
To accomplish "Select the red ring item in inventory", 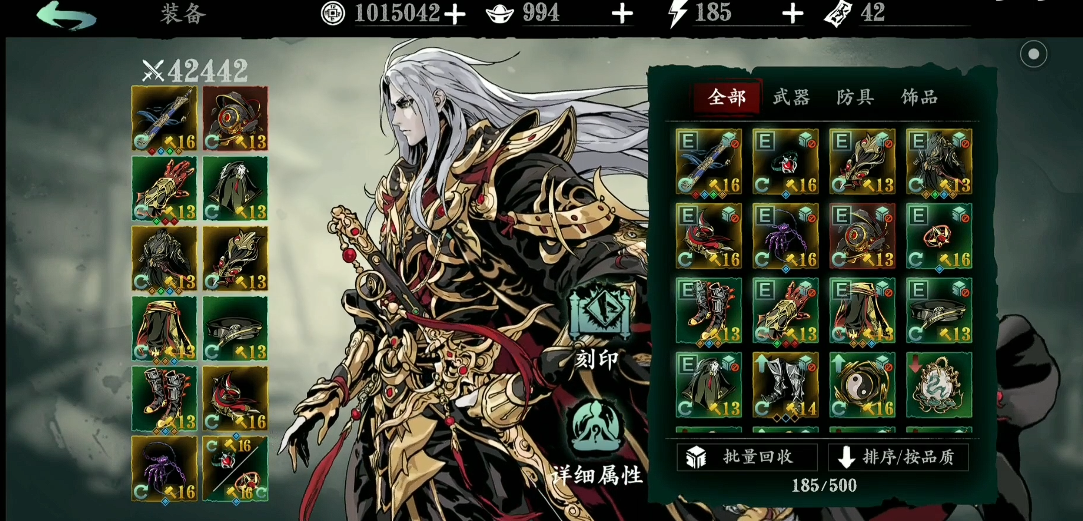I will pos(939,236).
